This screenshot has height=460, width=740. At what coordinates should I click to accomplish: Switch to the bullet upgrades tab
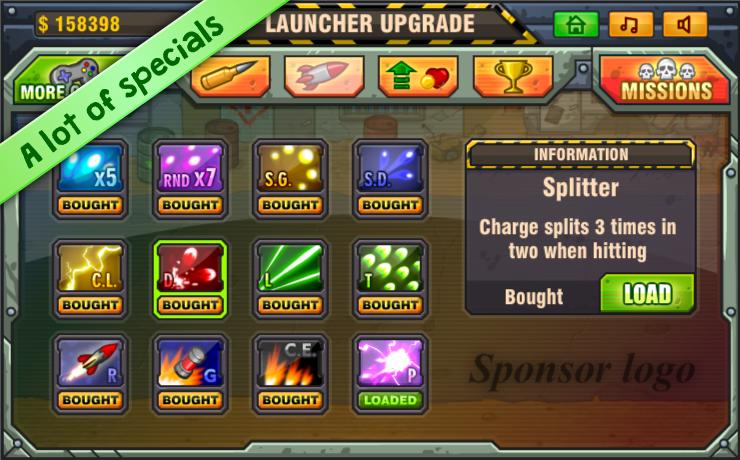tap(231, 76)
